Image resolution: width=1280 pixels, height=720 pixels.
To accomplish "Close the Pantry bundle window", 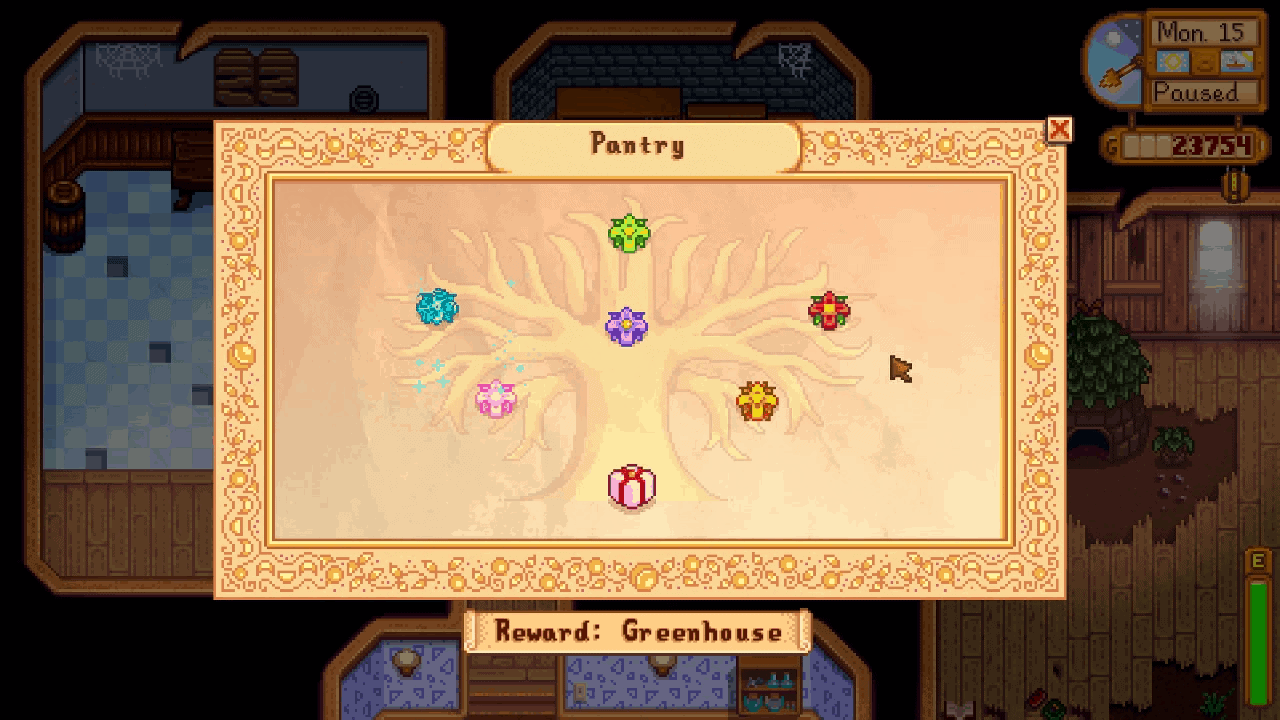I will tap(1059, 130).
